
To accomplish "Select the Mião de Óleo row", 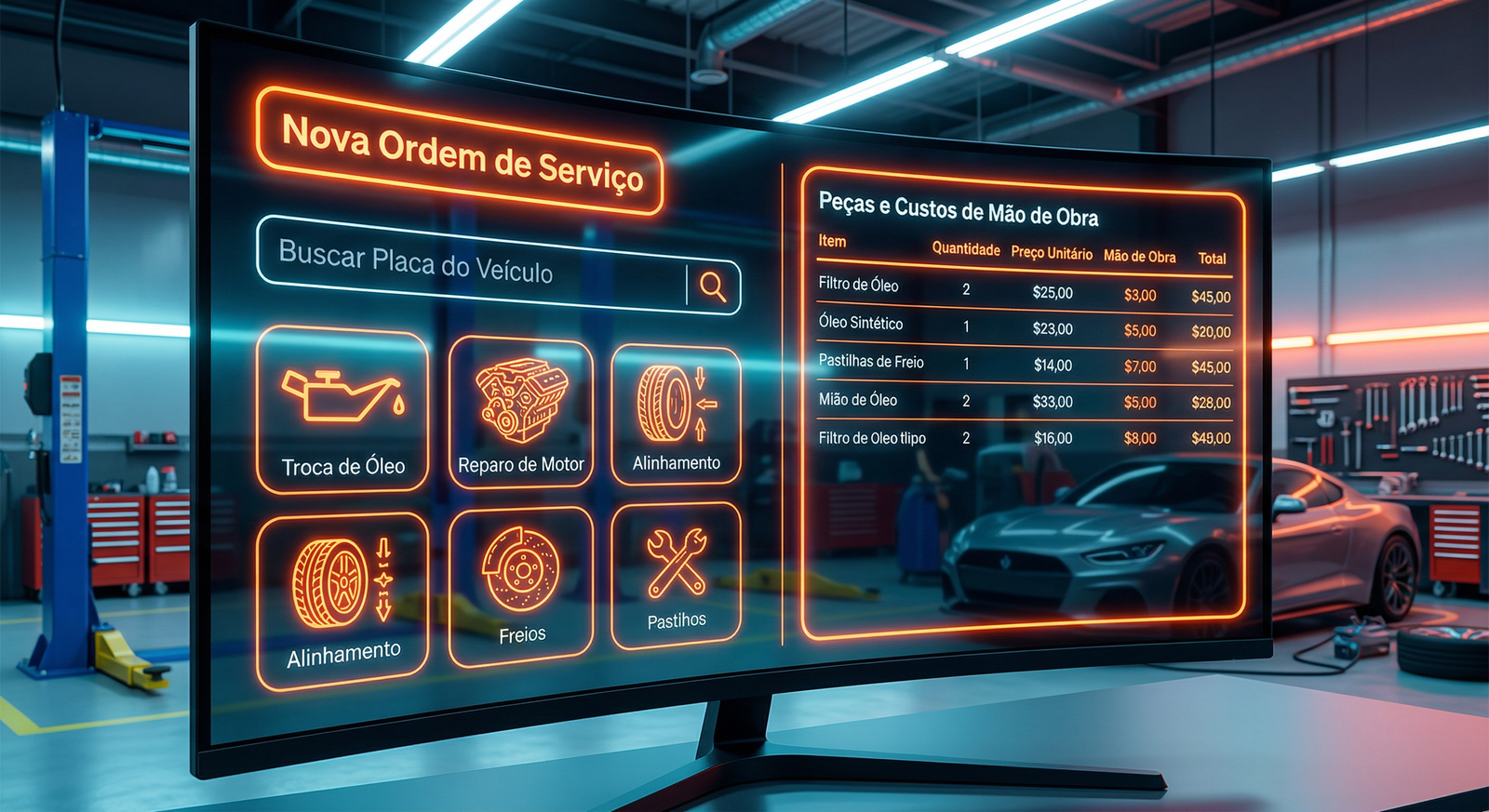I will [1024, 401].
